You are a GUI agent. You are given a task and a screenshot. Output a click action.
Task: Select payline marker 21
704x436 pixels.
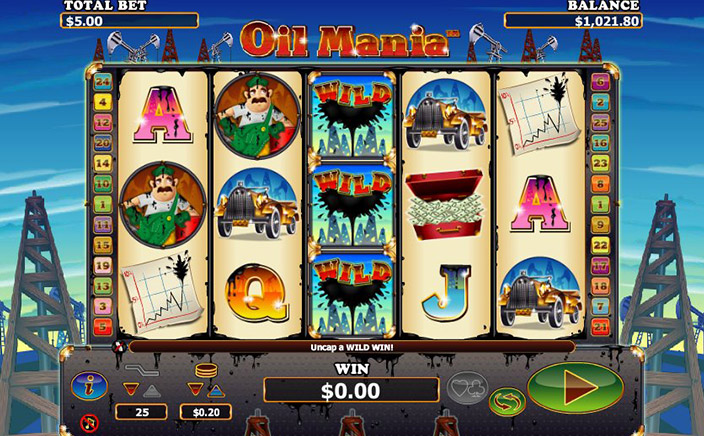pos(601,326)
